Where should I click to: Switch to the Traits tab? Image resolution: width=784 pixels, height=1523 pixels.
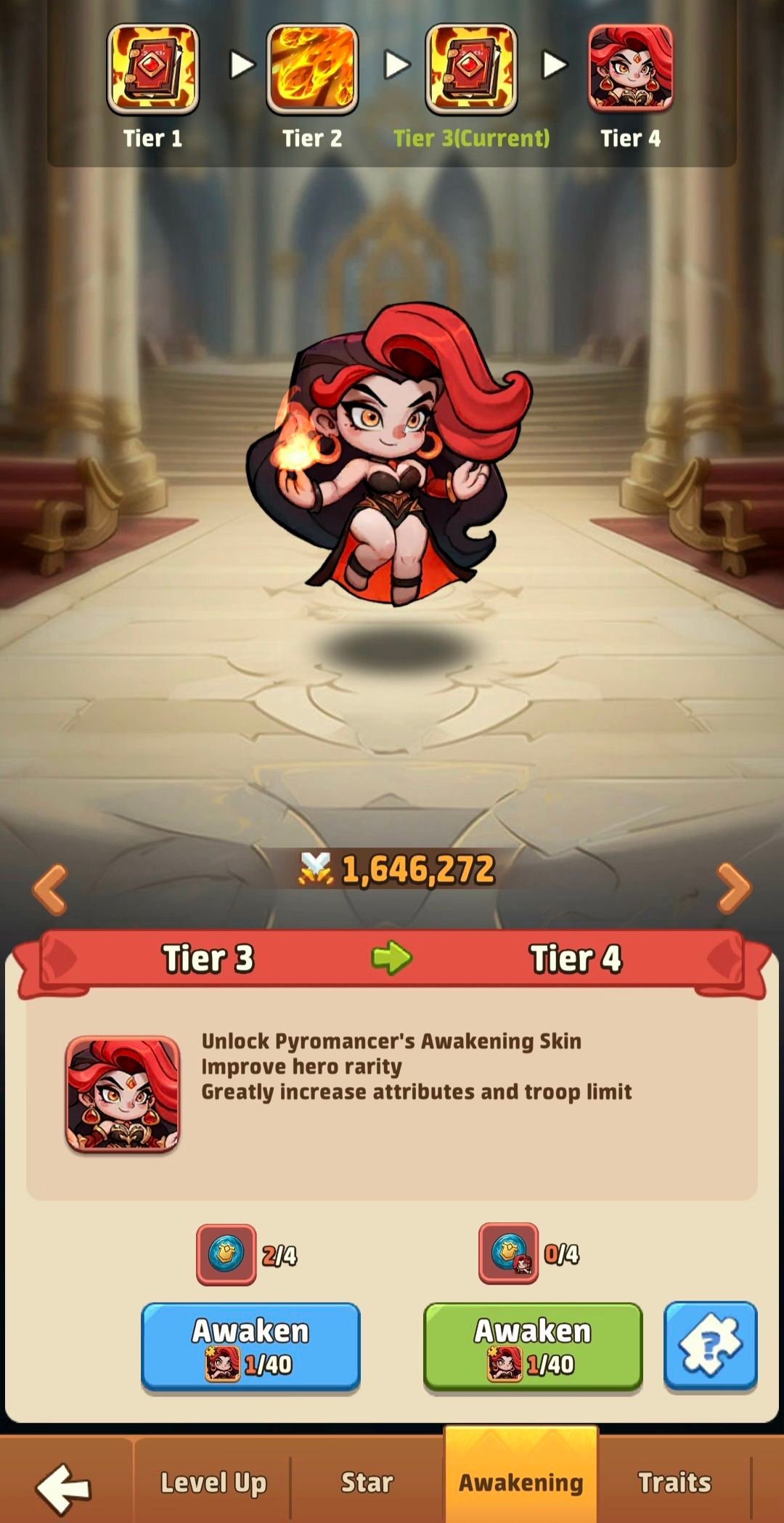[x=674, y=1482]
